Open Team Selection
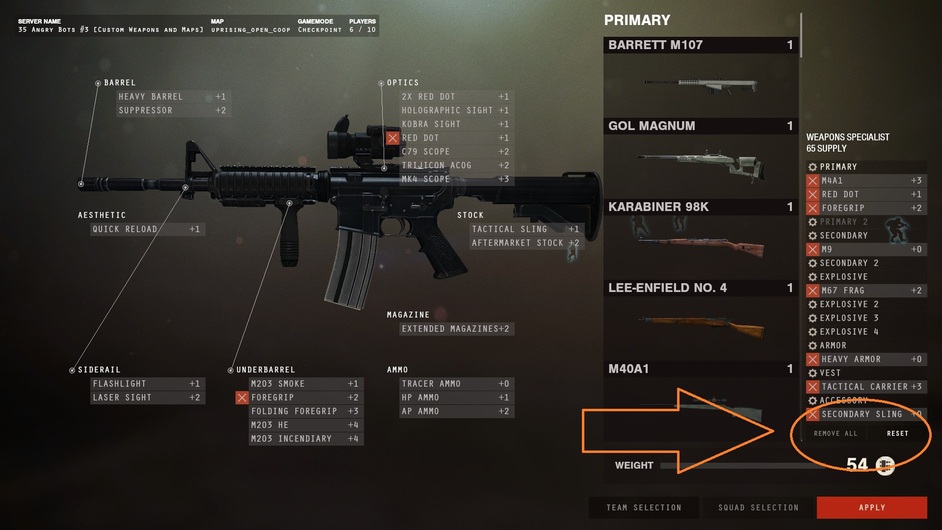 pos(643,507)
